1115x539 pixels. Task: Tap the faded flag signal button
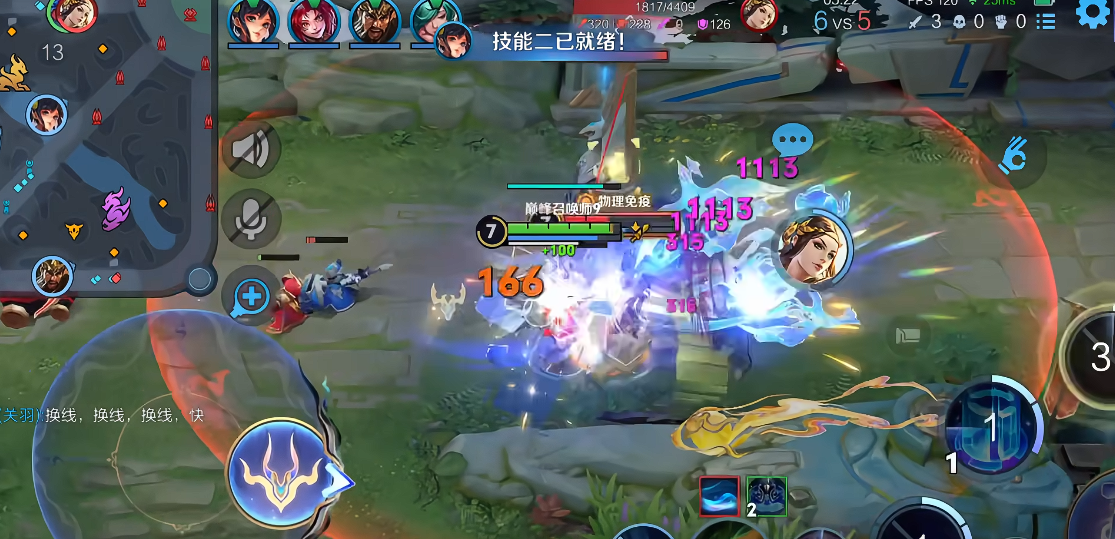click(908, 335)
